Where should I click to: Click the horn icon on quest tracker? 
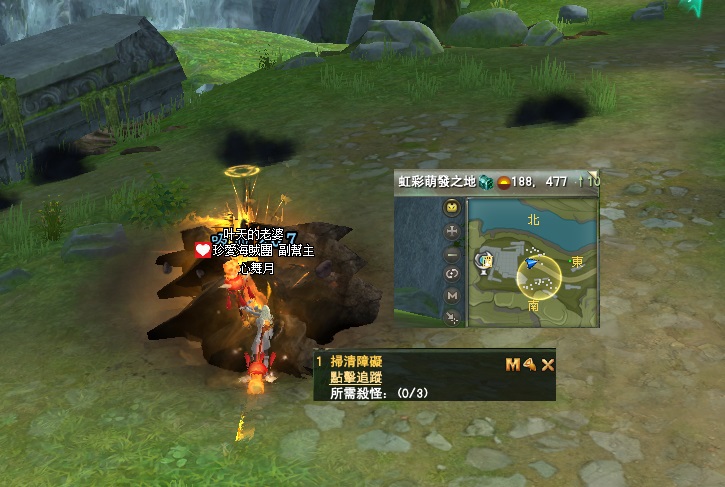pos(529,365)
